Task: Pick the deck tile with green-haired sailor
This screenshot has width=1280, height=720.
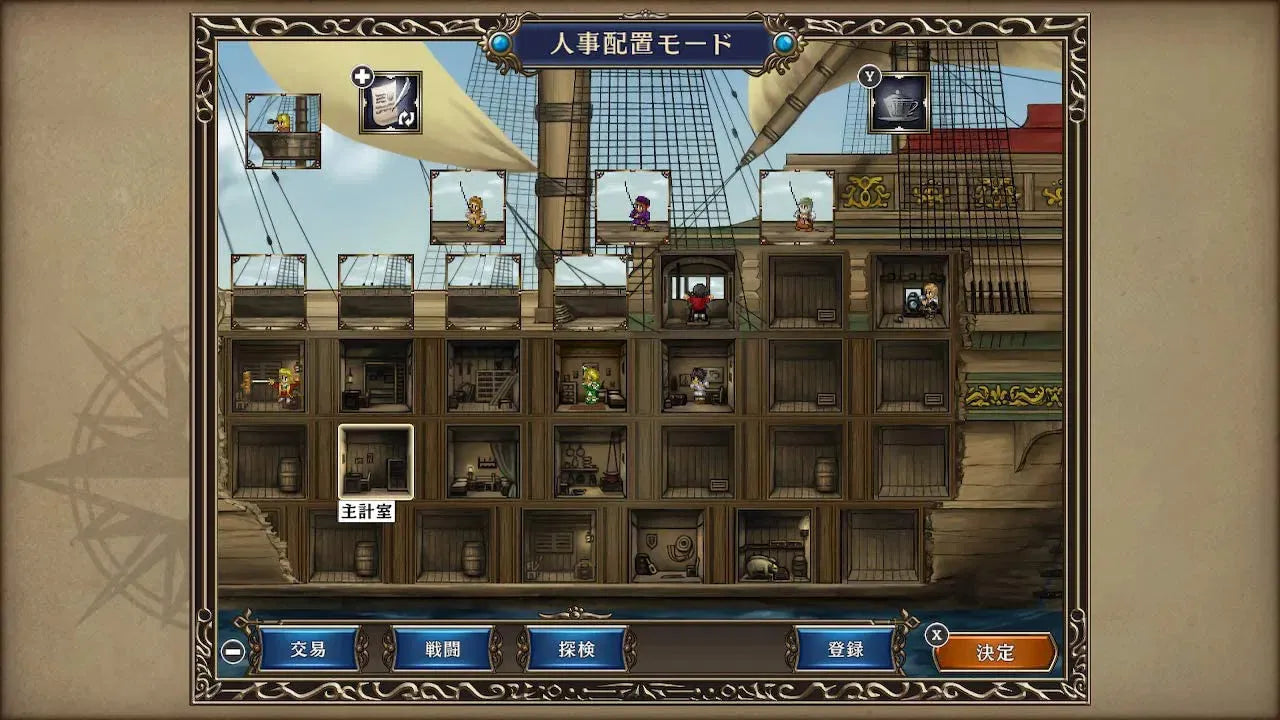Action: point(797,207)
